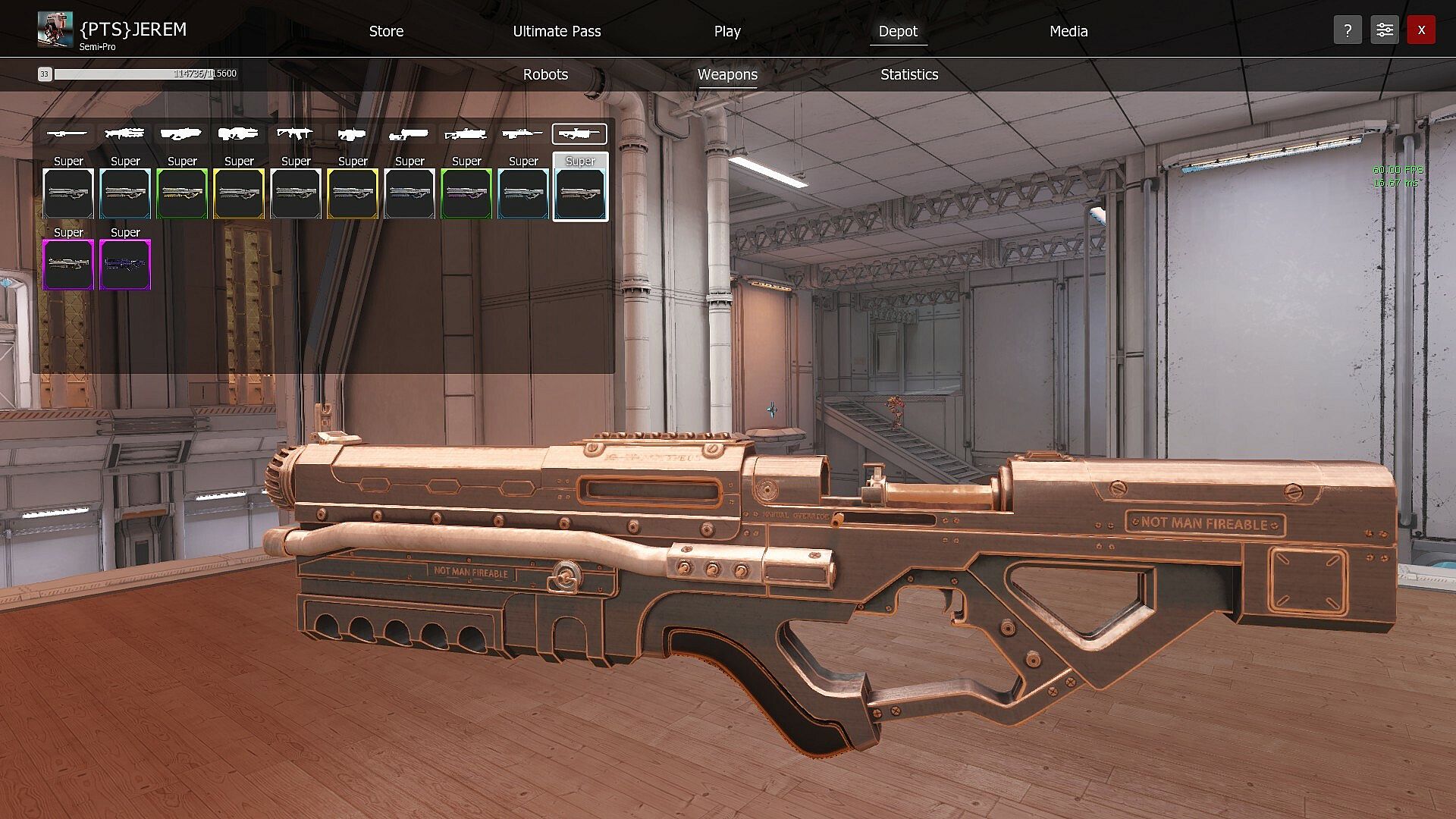The height and width of the screenshot is (819, 1456).
Task: Open the Media section
Action: [x=1068, y=31]
